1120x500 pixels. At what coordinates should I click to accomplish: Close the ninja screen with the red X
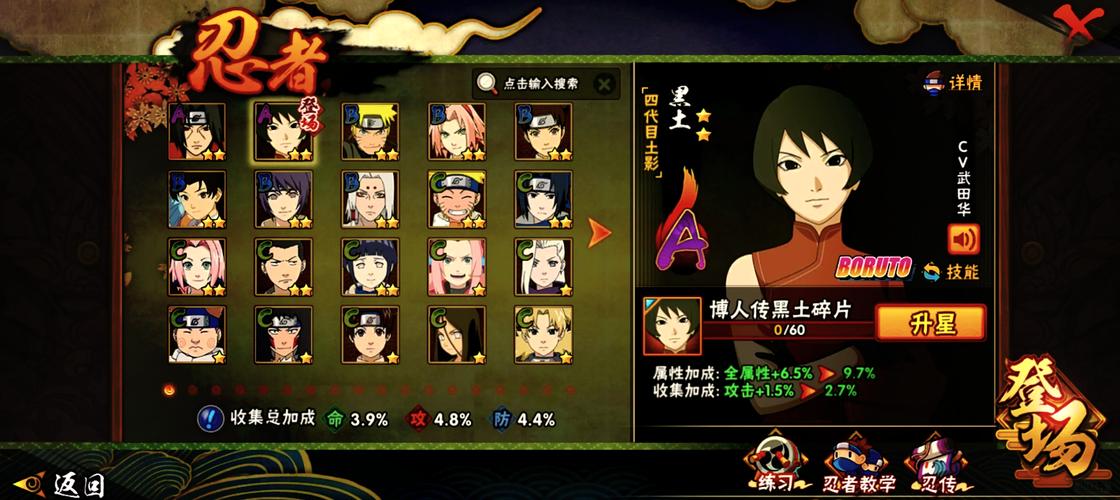click(x=1080, y=24)
